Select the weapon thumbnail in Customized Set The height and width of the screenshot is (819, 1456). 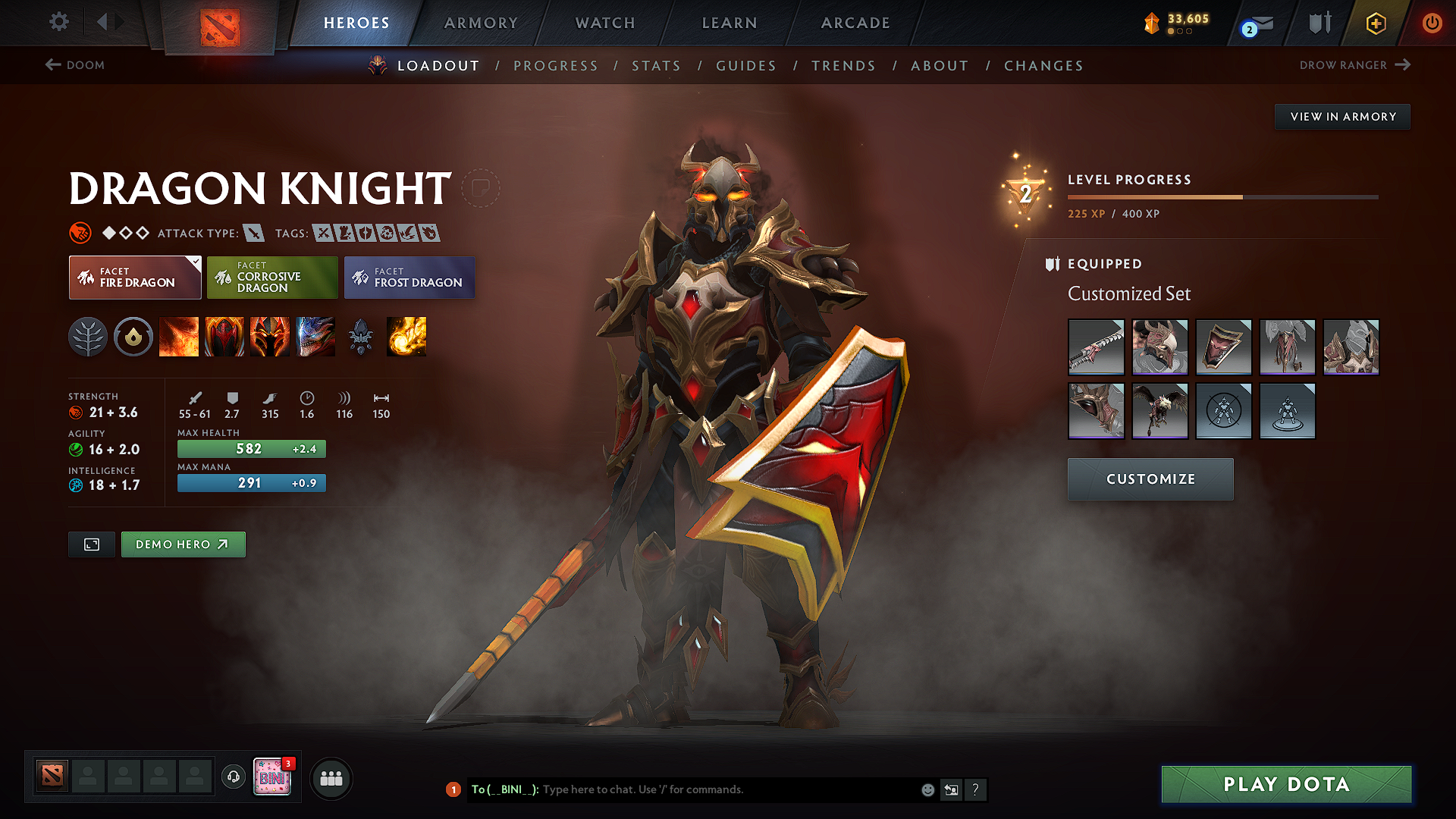point(1097,347)
